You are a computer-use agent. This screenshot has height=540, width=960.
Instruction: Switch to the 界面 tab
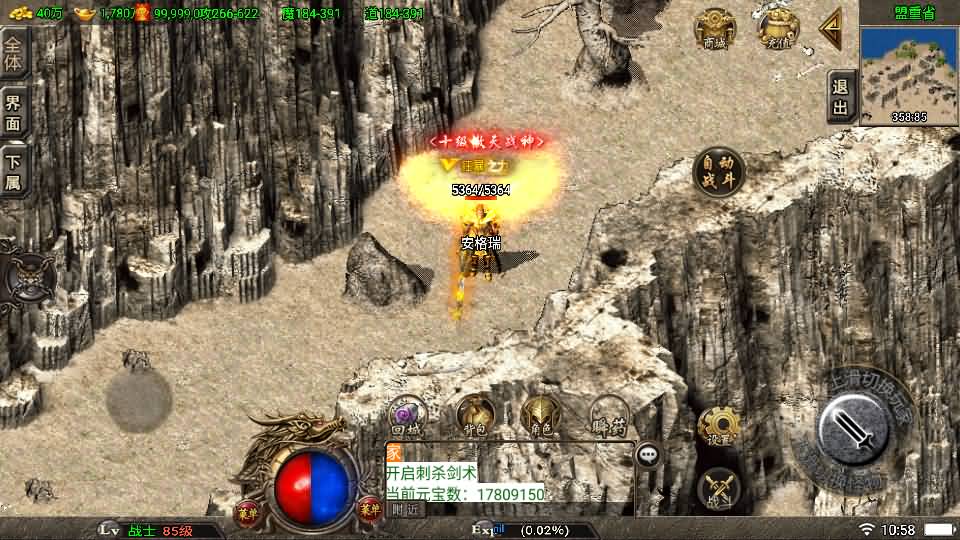coord(14,111)
